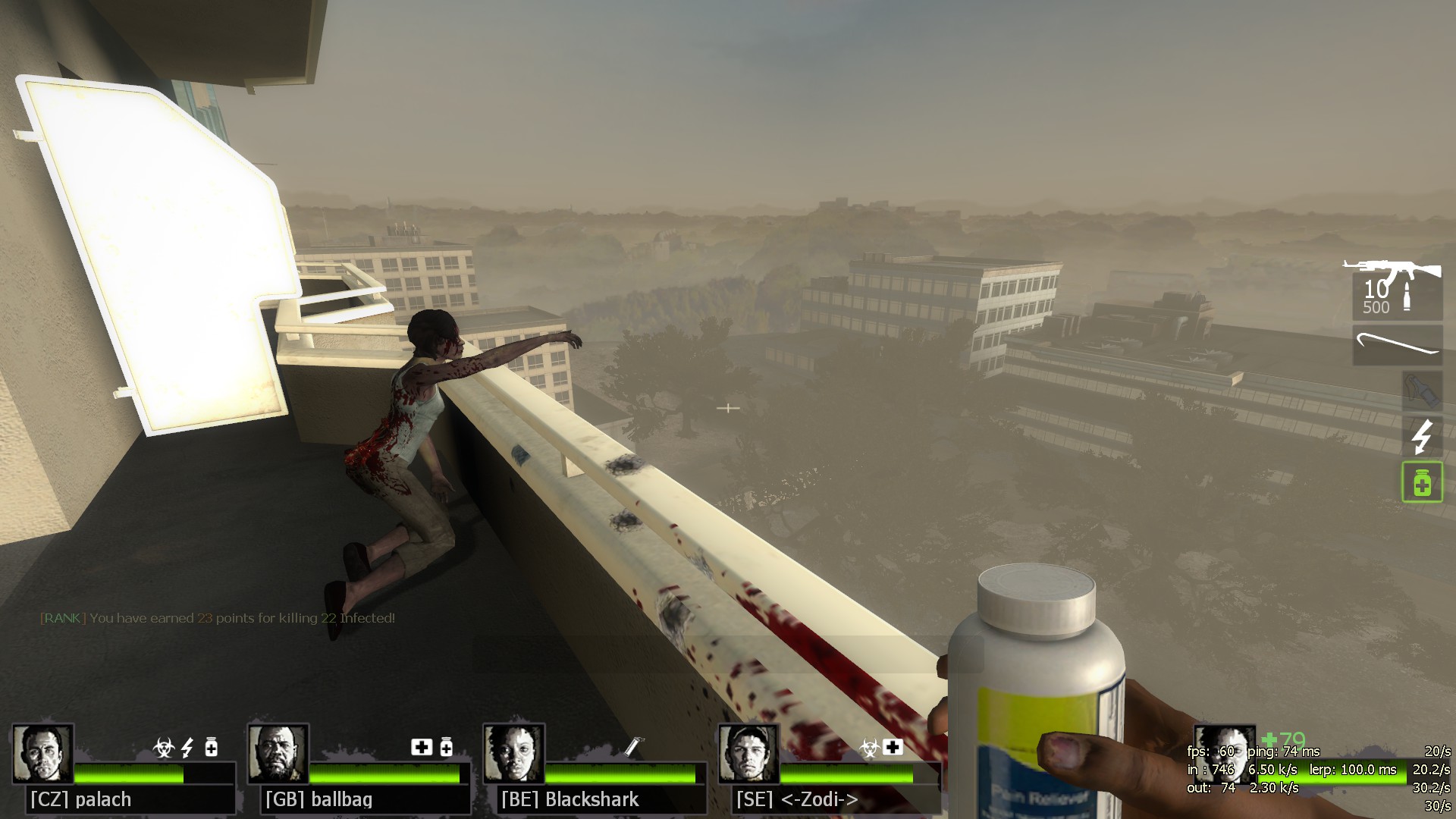Switch to the crowbar melee slot
The width and height of the screenshot is (1456, 819).
(1398, 345)
